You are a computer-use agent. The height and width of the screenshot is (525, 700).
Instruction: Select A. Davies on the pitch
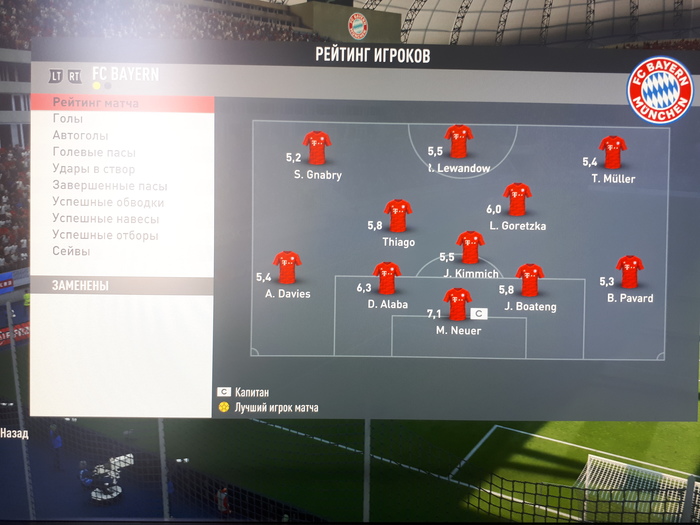point(287,267)
